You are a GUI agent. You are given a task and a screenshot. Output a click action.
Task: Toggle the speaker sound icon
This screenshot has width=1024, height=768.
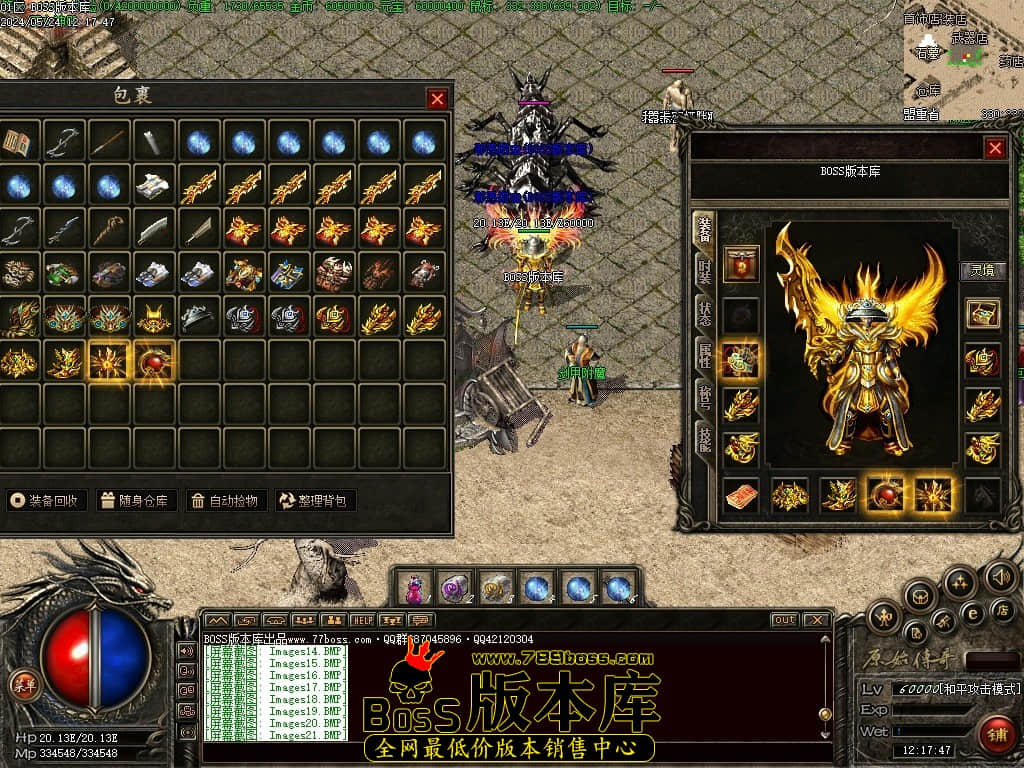coord(1001,576)
